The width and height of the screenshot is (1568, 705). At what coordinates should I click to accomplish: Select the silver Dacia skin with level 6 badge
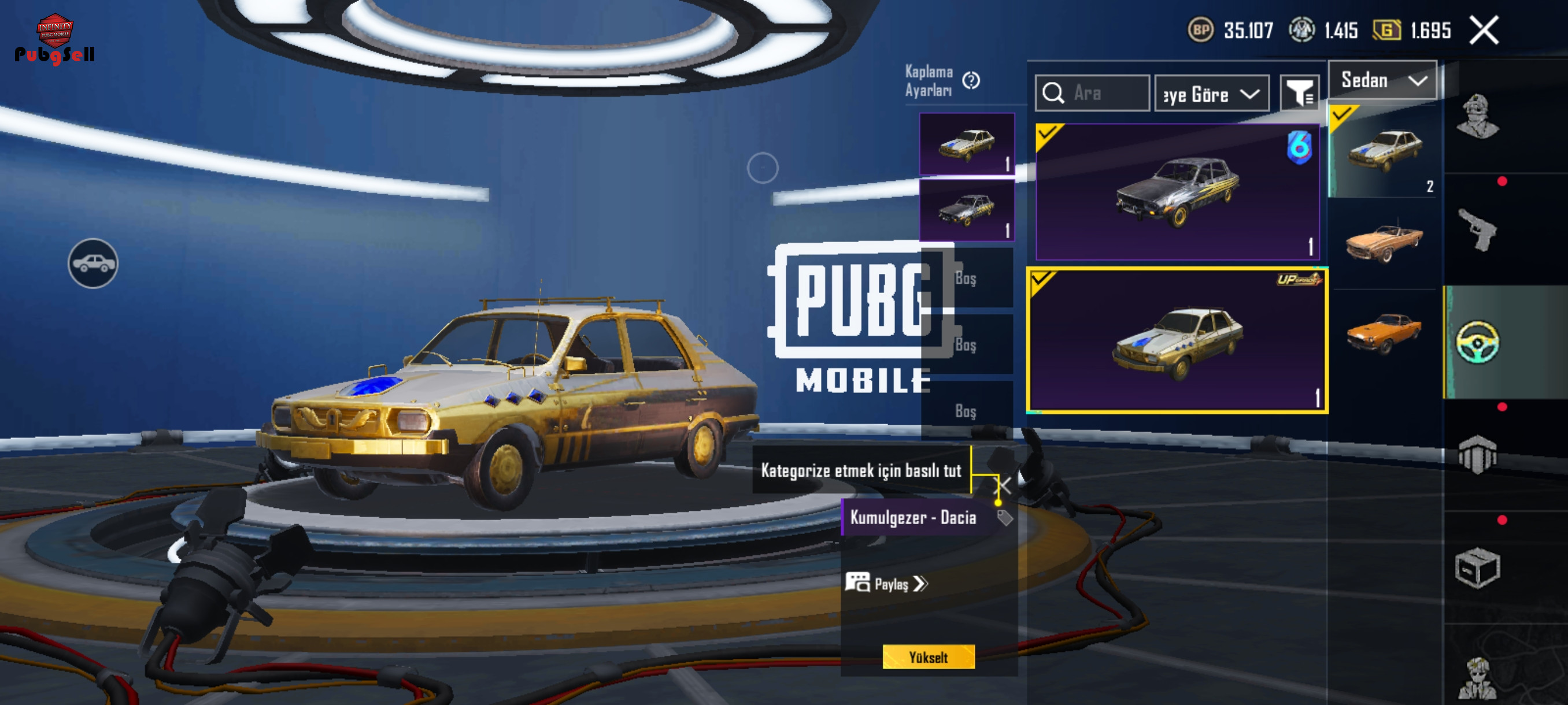click(x=1177, y=192)
